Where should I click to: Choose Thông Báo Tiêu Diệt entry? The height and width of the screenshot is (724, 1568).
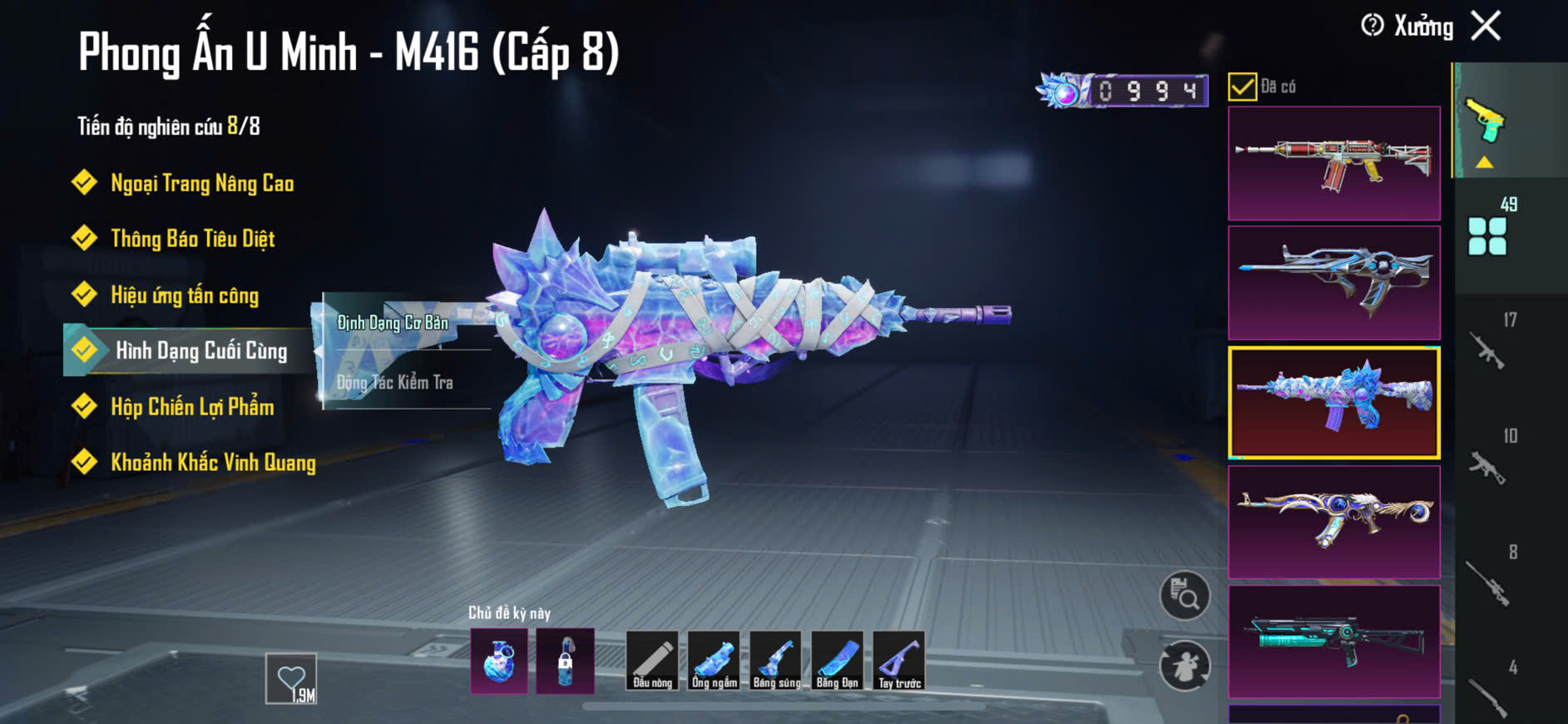click(x=192, y=239)
